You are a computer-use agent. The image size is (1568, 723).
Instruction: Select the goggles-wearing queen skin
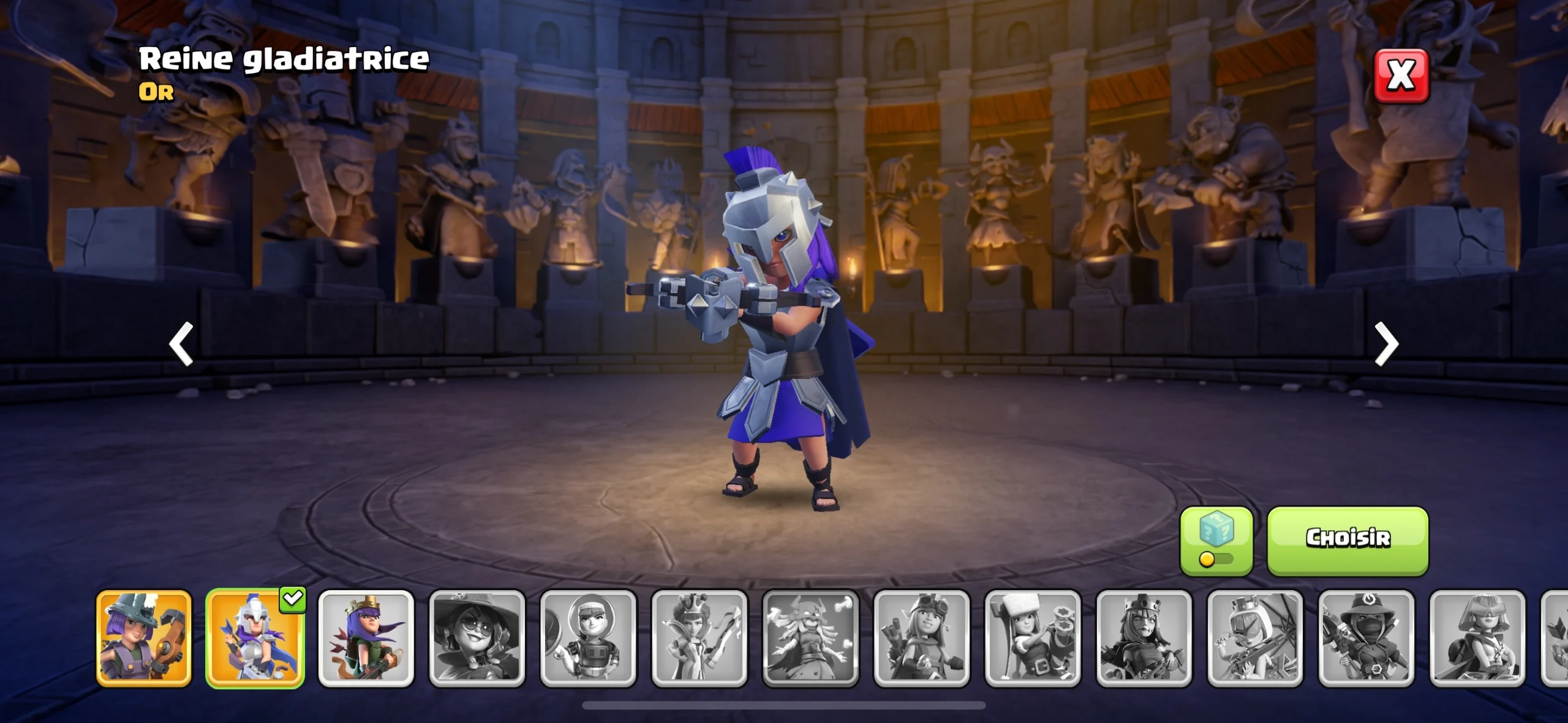coord(922,638)
